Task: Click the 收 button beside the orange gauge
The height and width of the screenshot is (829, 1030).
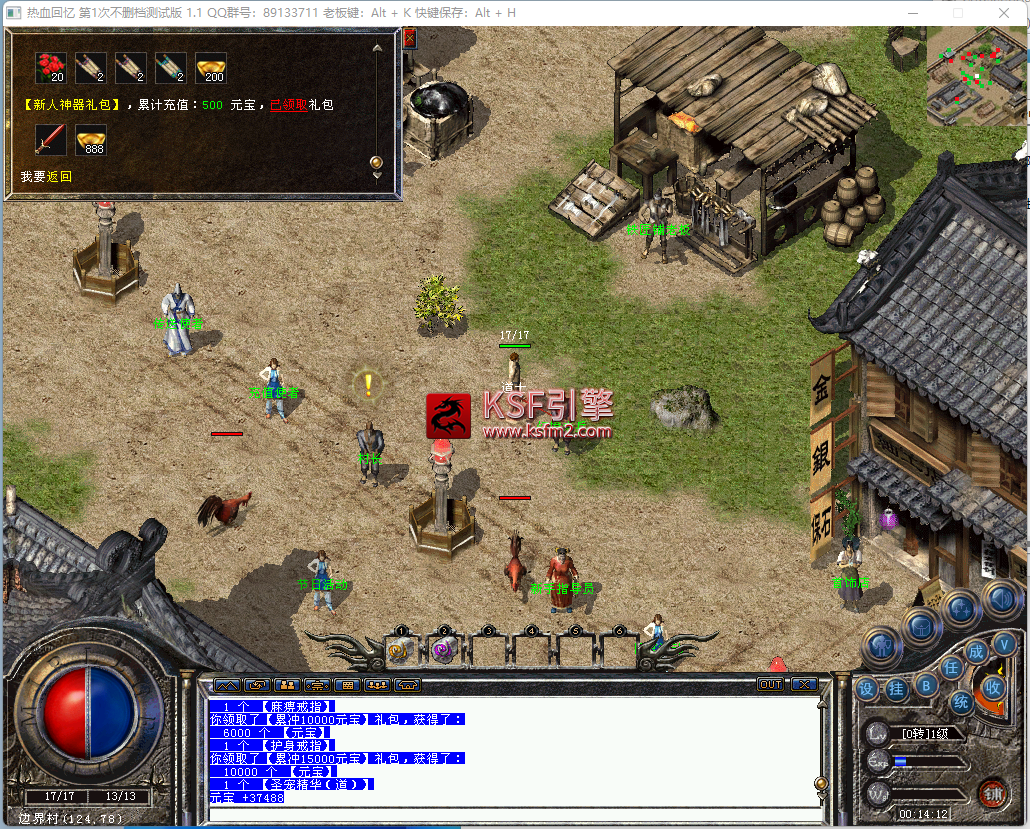Action: click(993, 687)
